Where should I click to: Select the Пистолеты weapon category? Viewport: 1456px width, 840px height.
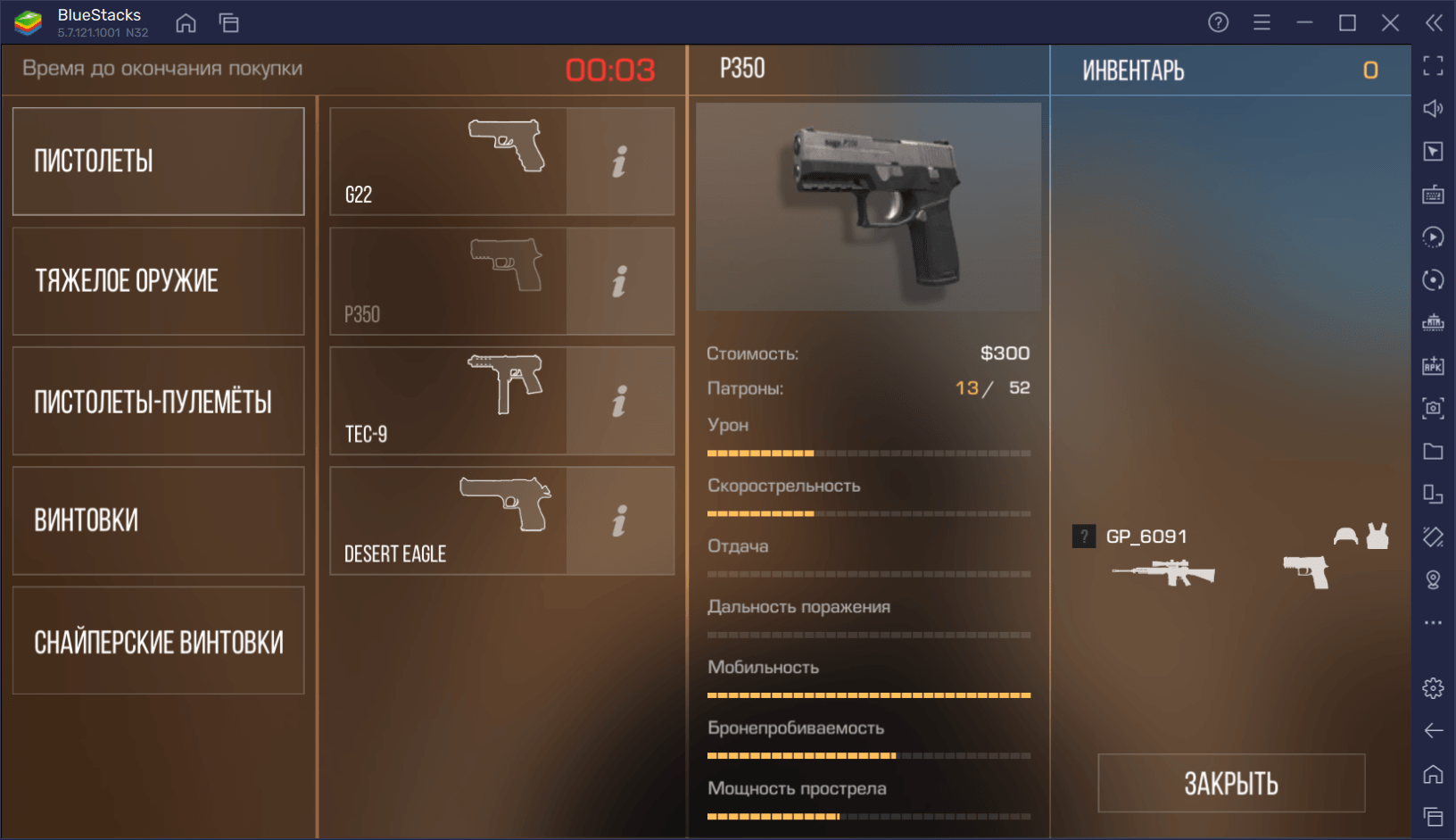coord(158,162)
